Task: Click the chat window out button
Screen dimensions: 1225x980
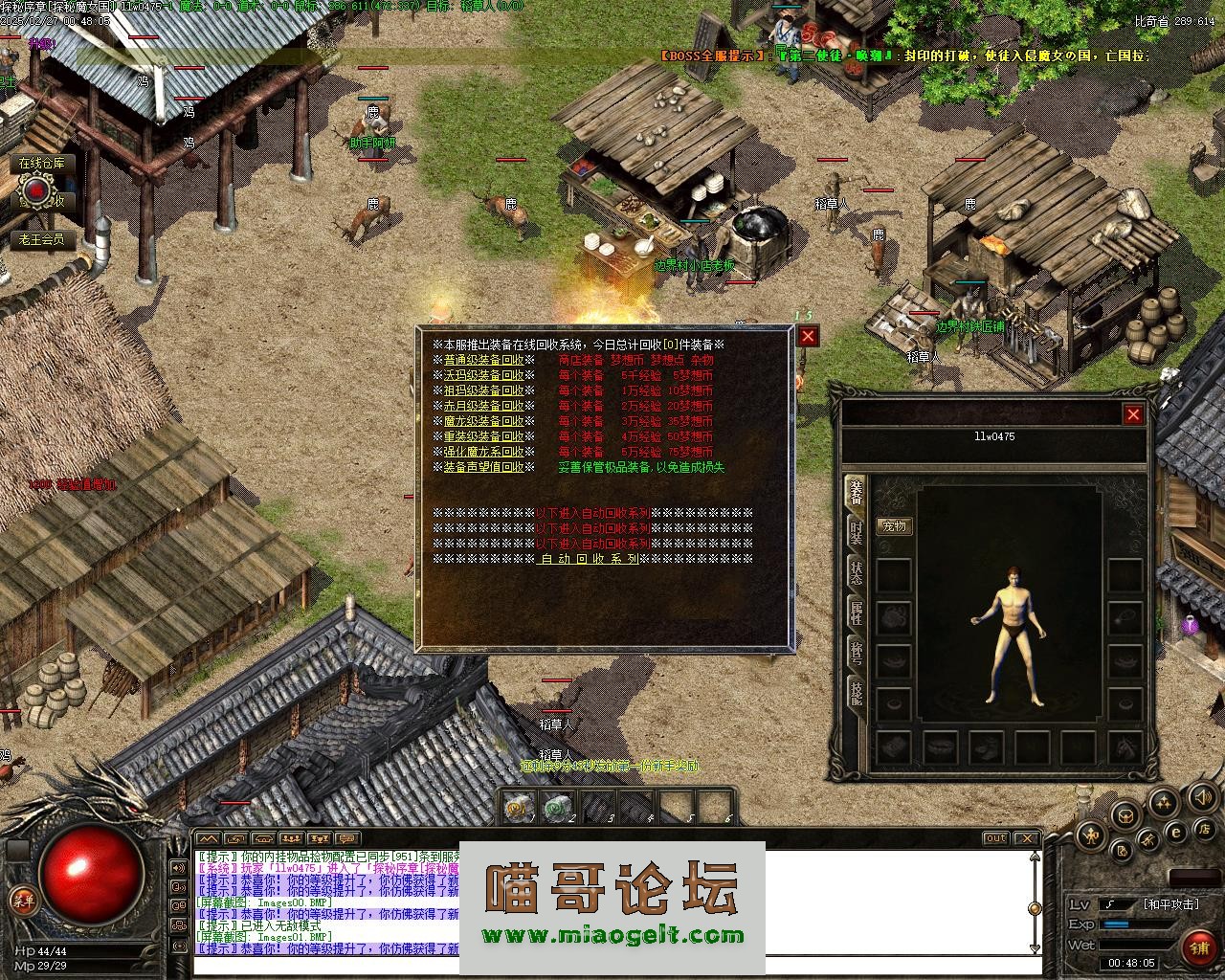Action: 996,839
